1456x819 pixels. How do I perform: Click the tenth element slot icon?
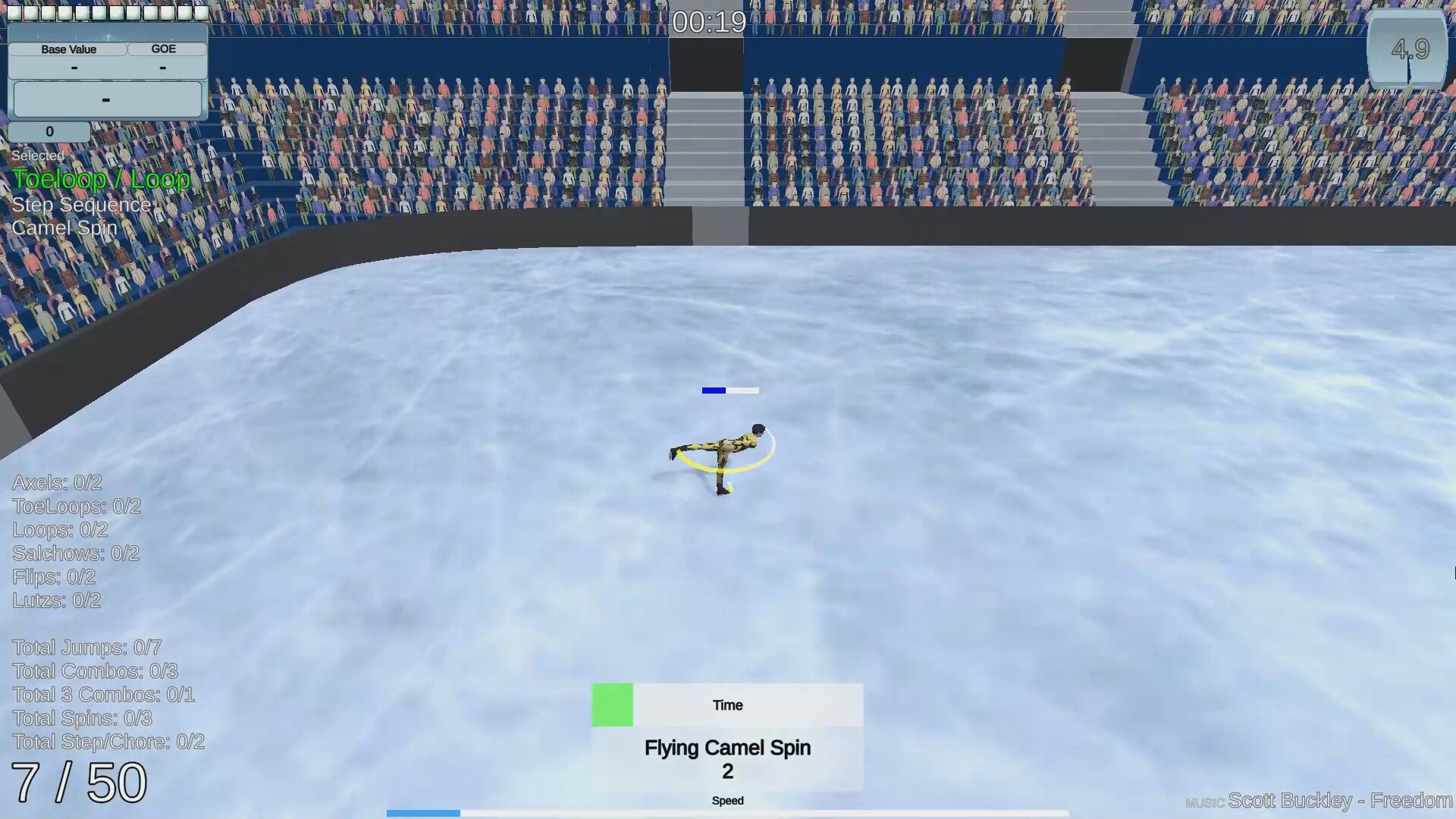pyautogui.click(x=167, y=12)
